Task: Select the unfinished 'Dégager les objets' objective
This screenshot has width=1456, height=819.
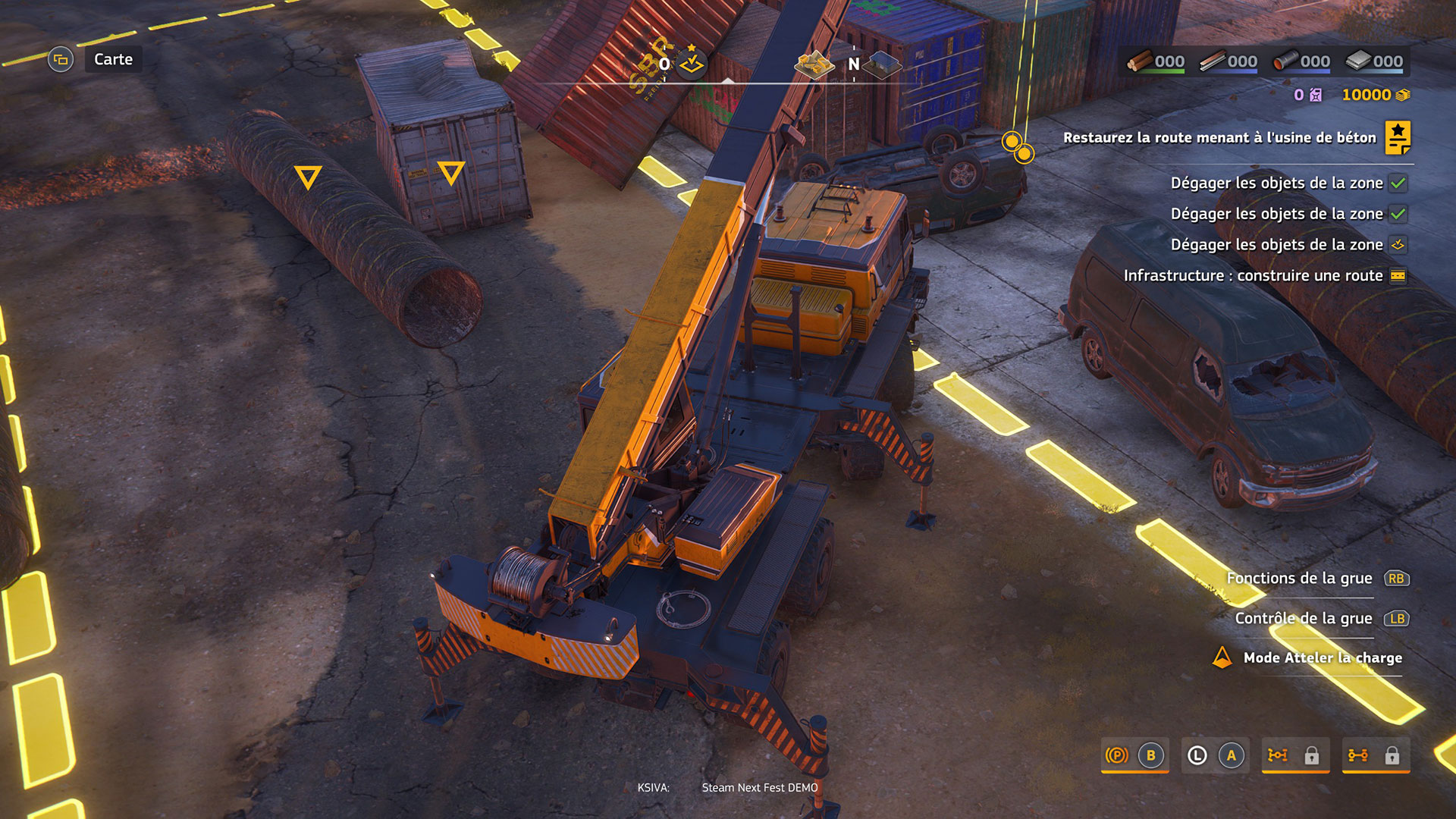Action: tap(1276, 245)
